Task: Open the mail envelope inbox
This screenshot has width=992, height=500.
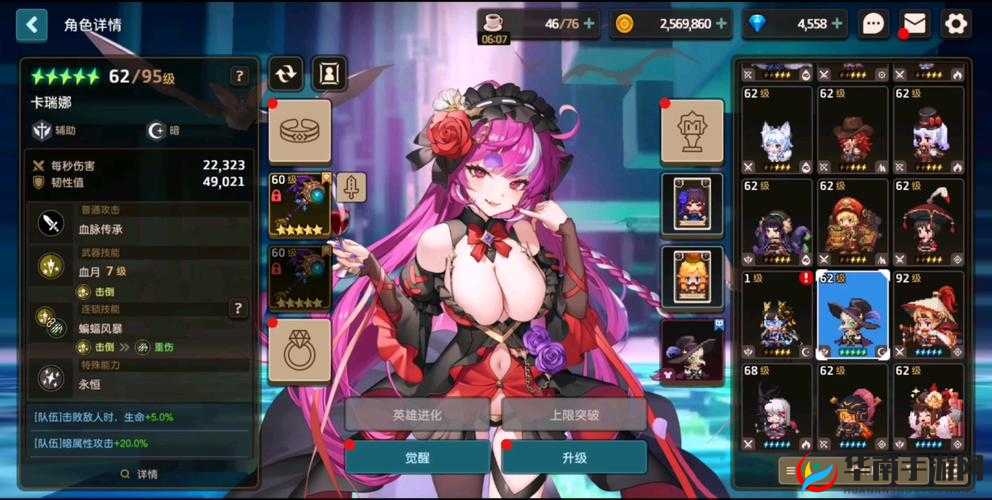Action: point(915,24)
